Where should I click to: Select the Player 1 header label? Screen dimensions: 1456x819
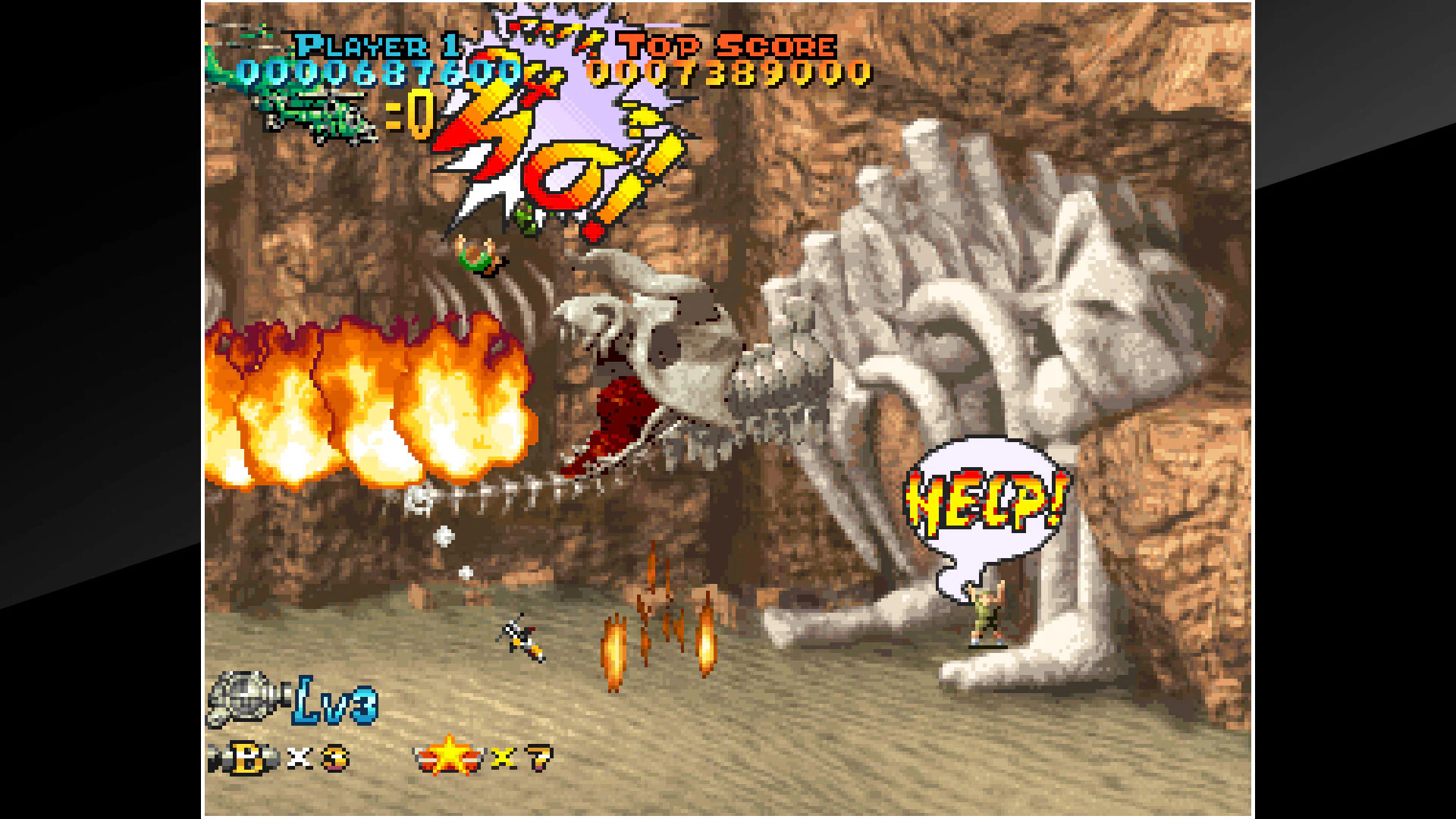pyautogui.click(x=375, y=45)
